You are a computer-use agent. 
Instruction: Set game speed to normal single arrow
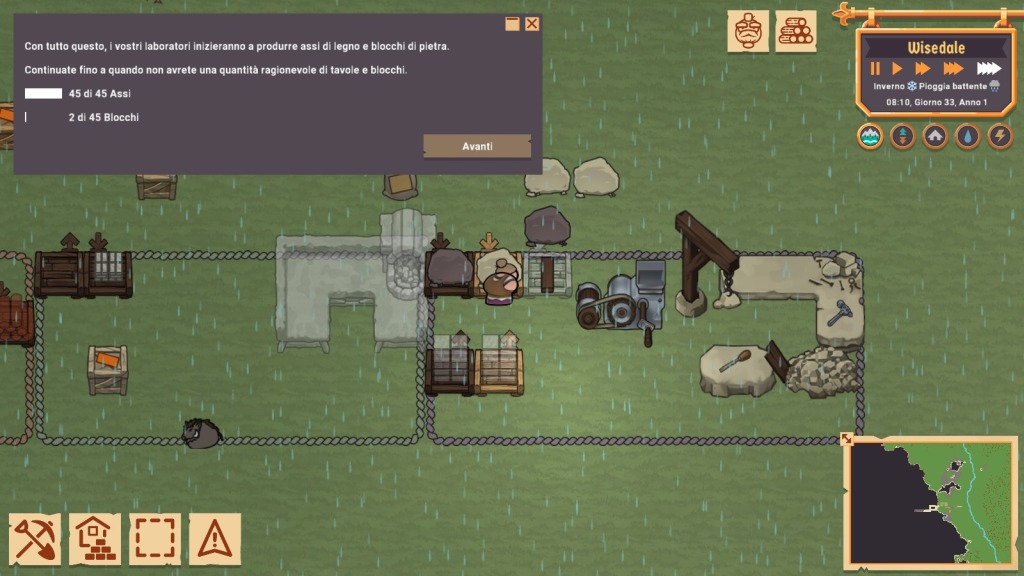(x=897, y=69)
